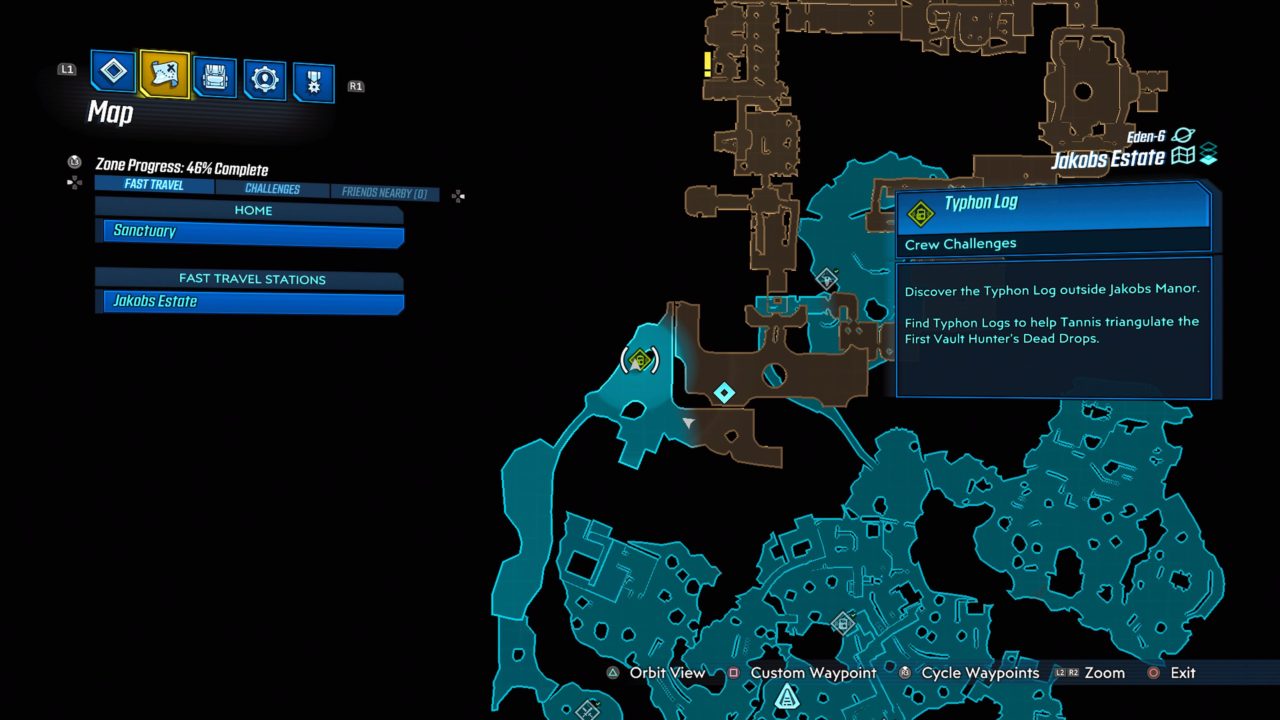Screen dimensions: 1280x720
Task: Select the cyan fast travel diamond marker
Action: [724, 393]
